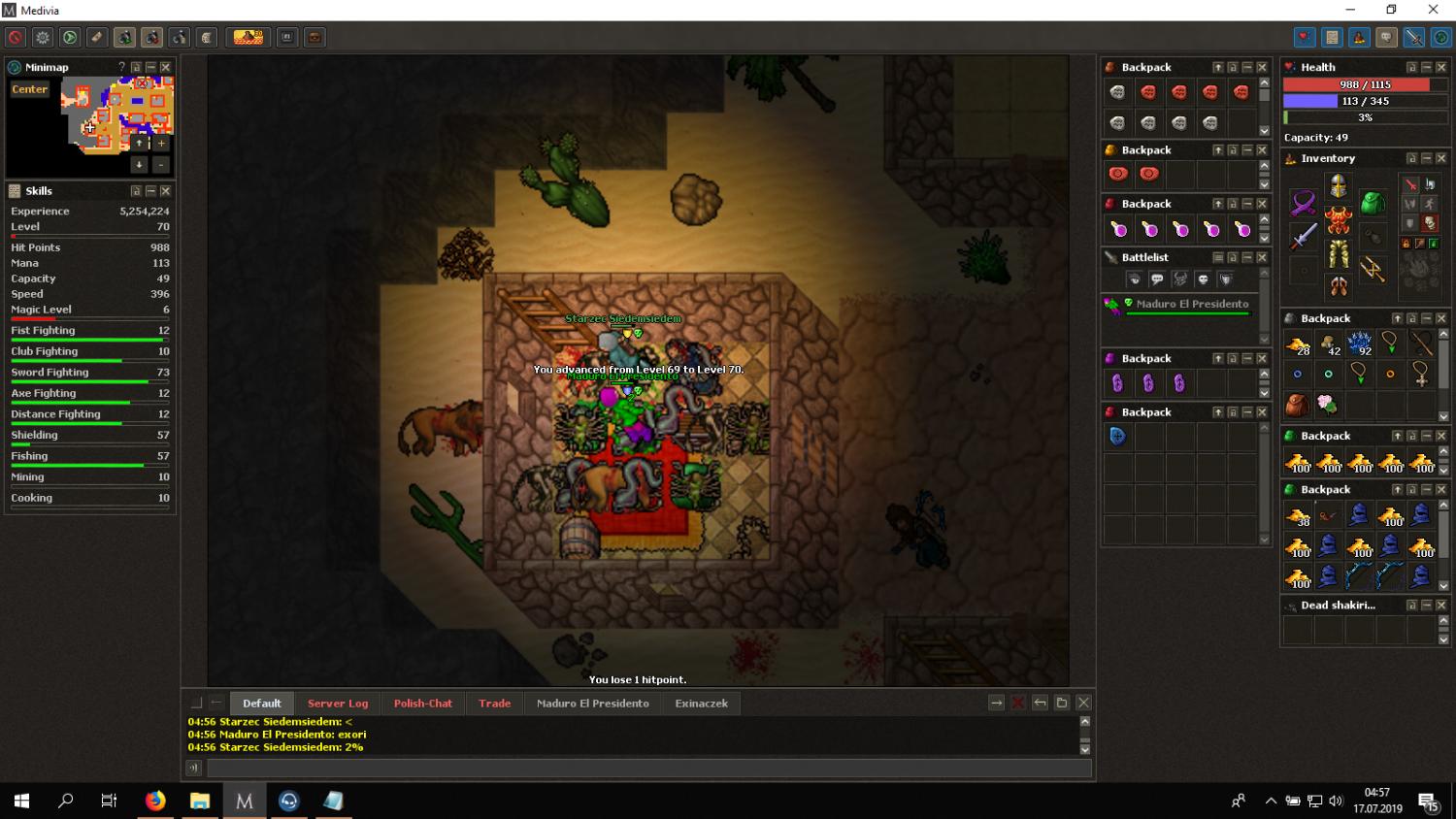The image size is (1456, 819).
Task: Select Maduro El Presidento in the Battlelist
Action: coord(1192,304)
